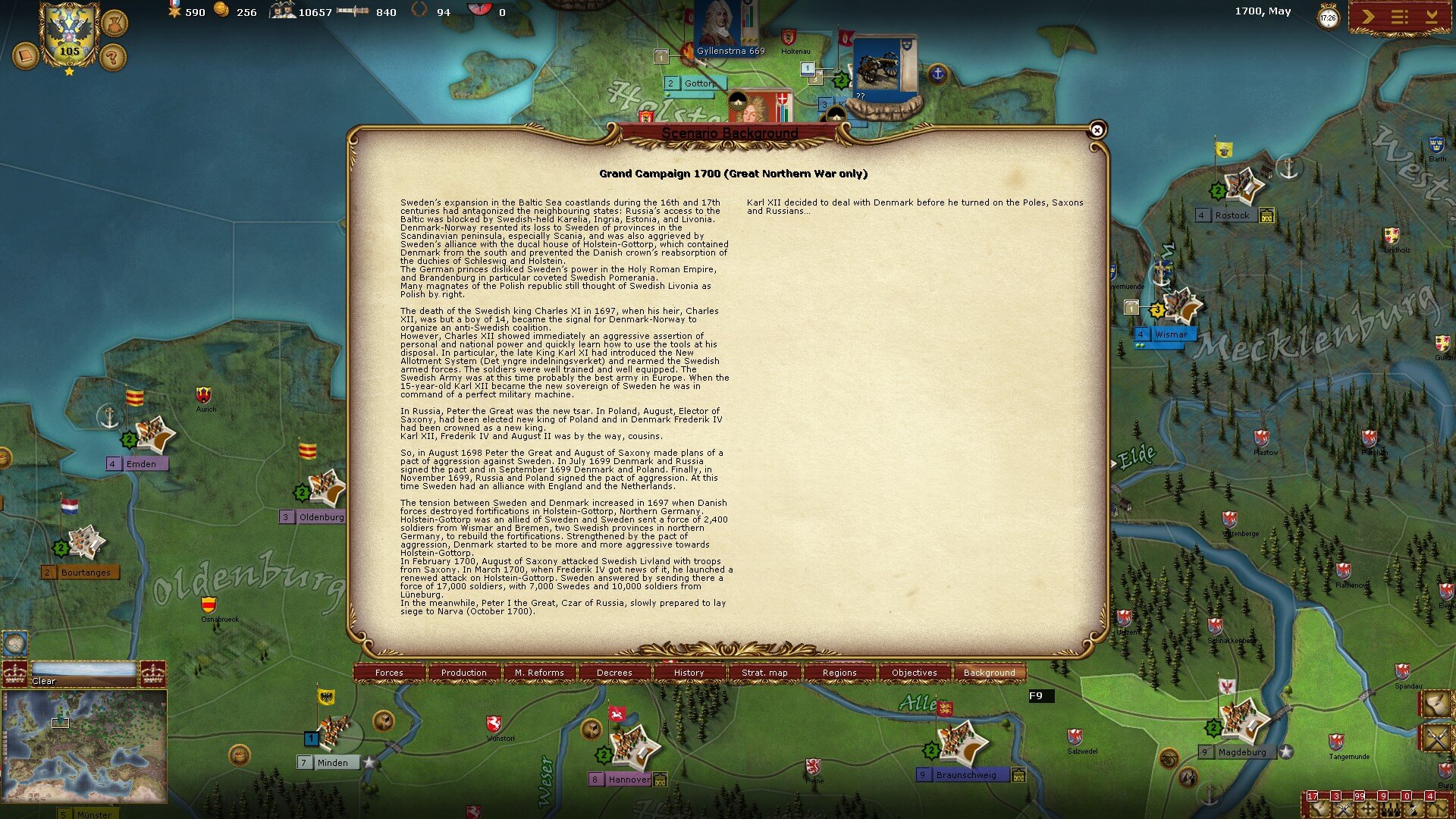The height and width of the screenshot is (819, 1456).
Task: Select the Background tab
Action: (989, 673)
